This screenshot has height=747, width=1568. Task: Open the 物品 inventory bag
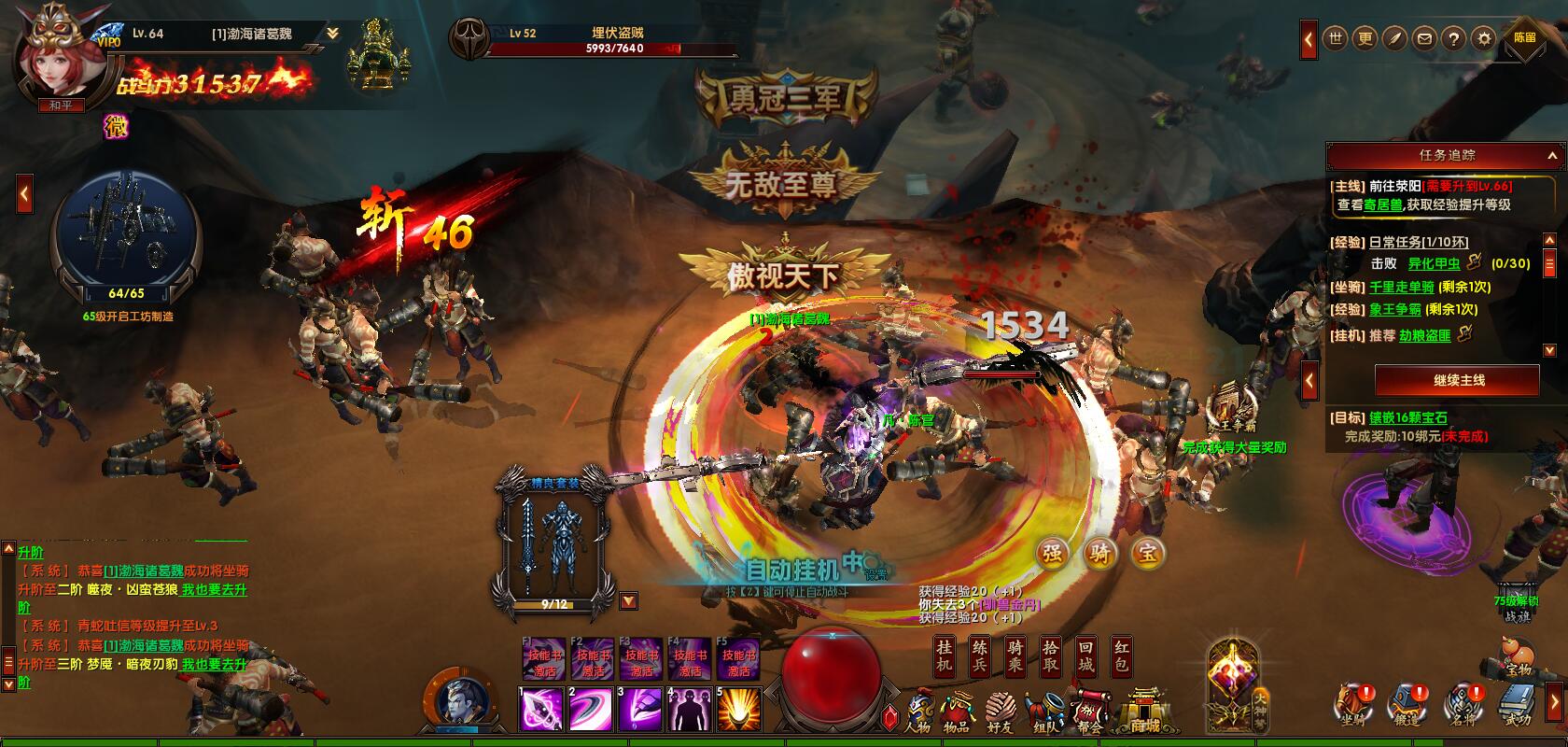(957, 712)
